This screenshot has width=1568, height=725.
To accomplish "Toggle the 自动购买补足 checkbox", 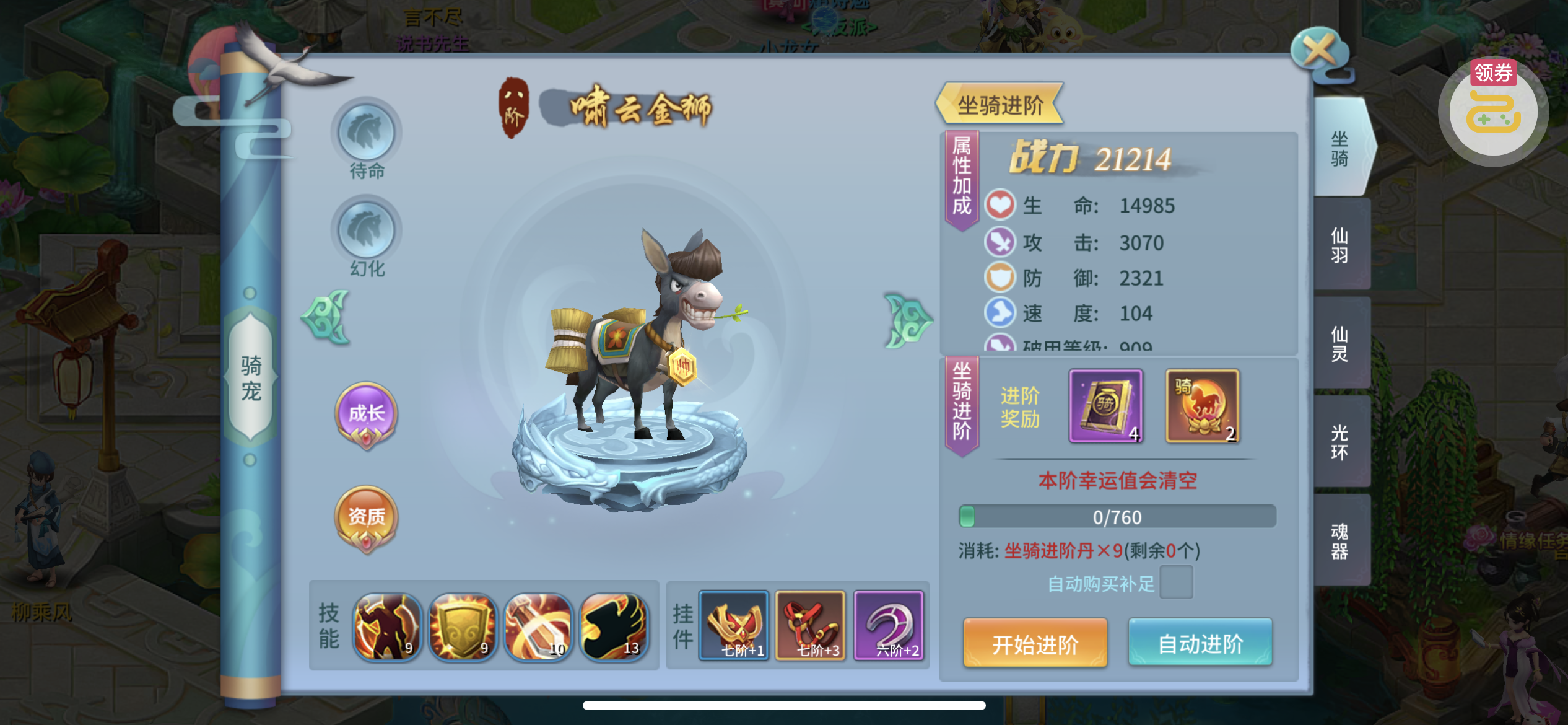I will (x=1175, y=582).
